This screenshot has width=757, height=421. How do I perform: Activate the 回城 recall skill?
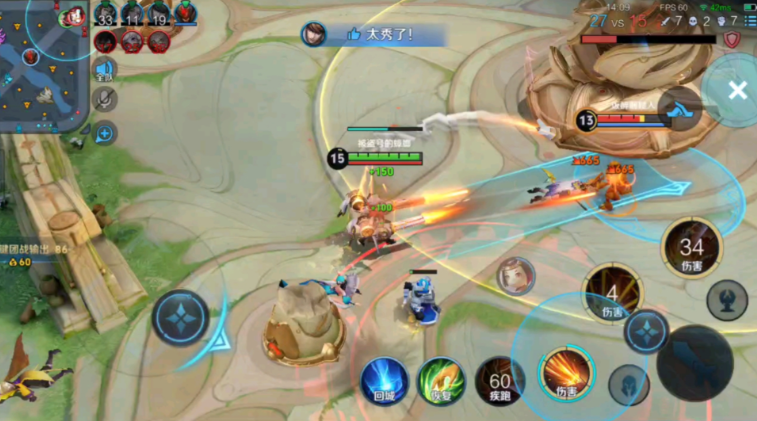pos(385,381)
